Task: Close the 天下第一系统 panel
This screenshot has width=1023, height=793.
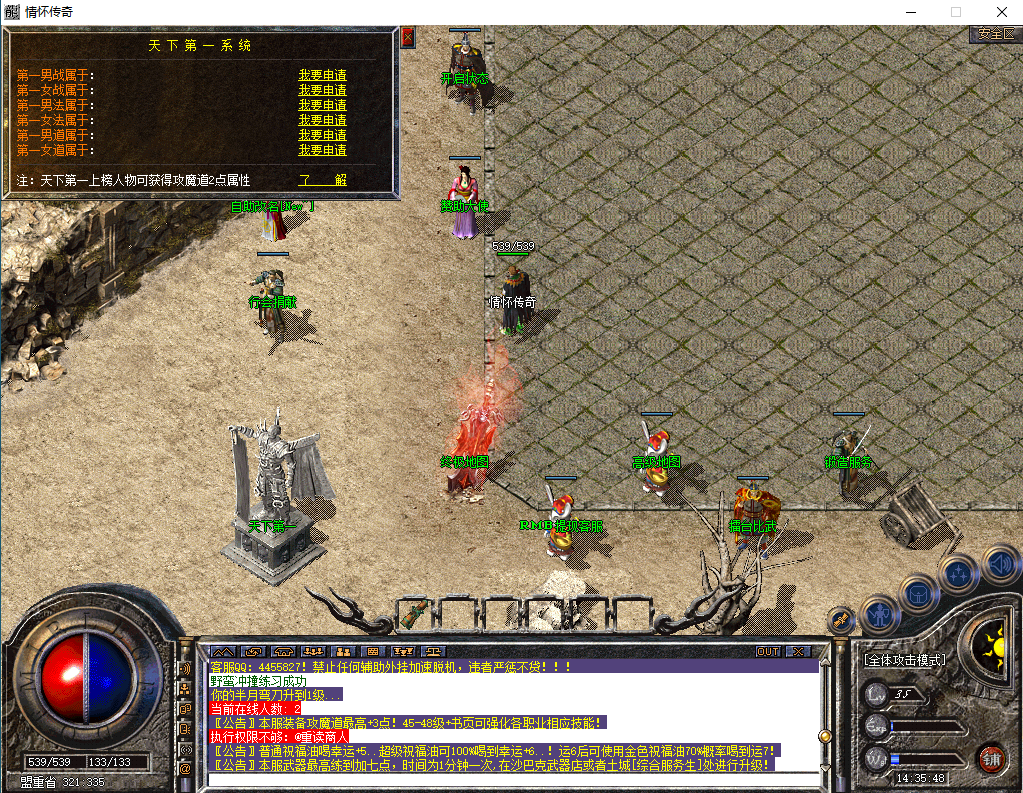Action: [x=407, y=37]
